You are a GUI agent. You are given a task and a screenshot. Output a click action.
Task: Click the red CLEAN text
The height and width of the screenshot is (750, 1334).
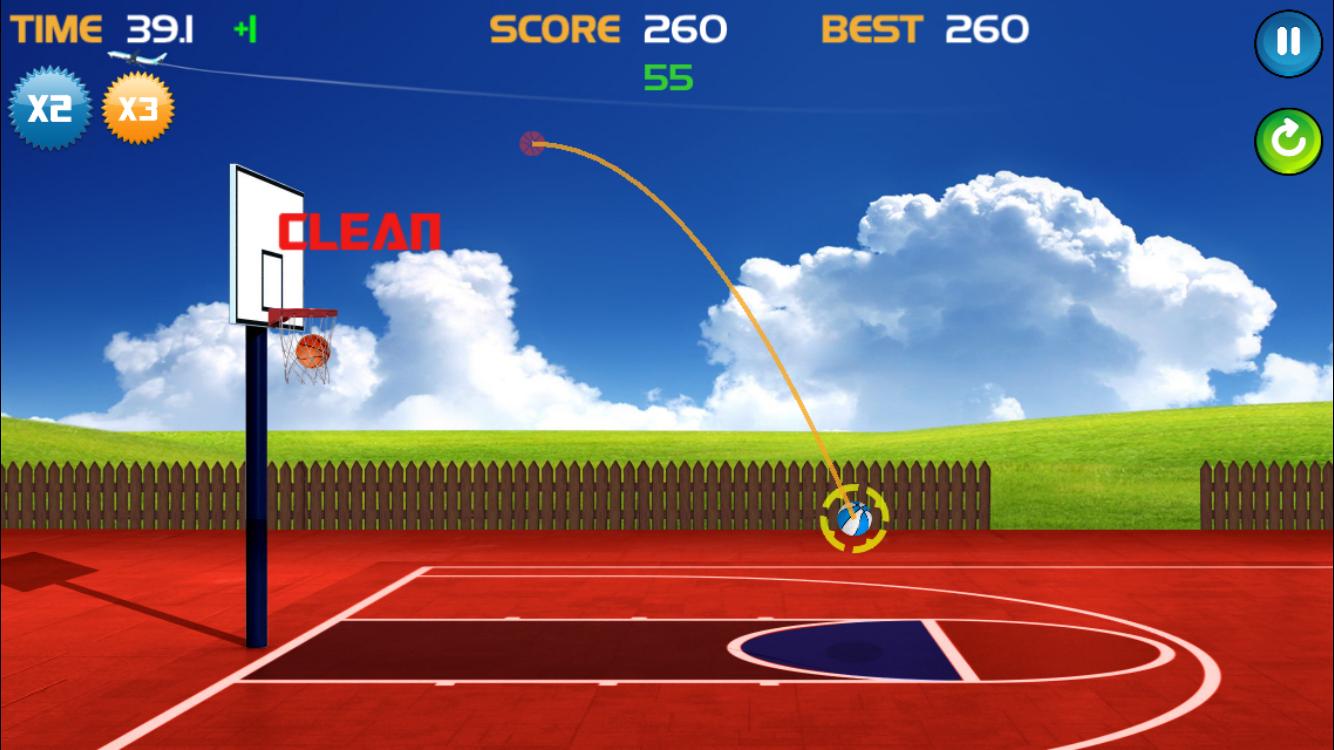coord(359,232)
